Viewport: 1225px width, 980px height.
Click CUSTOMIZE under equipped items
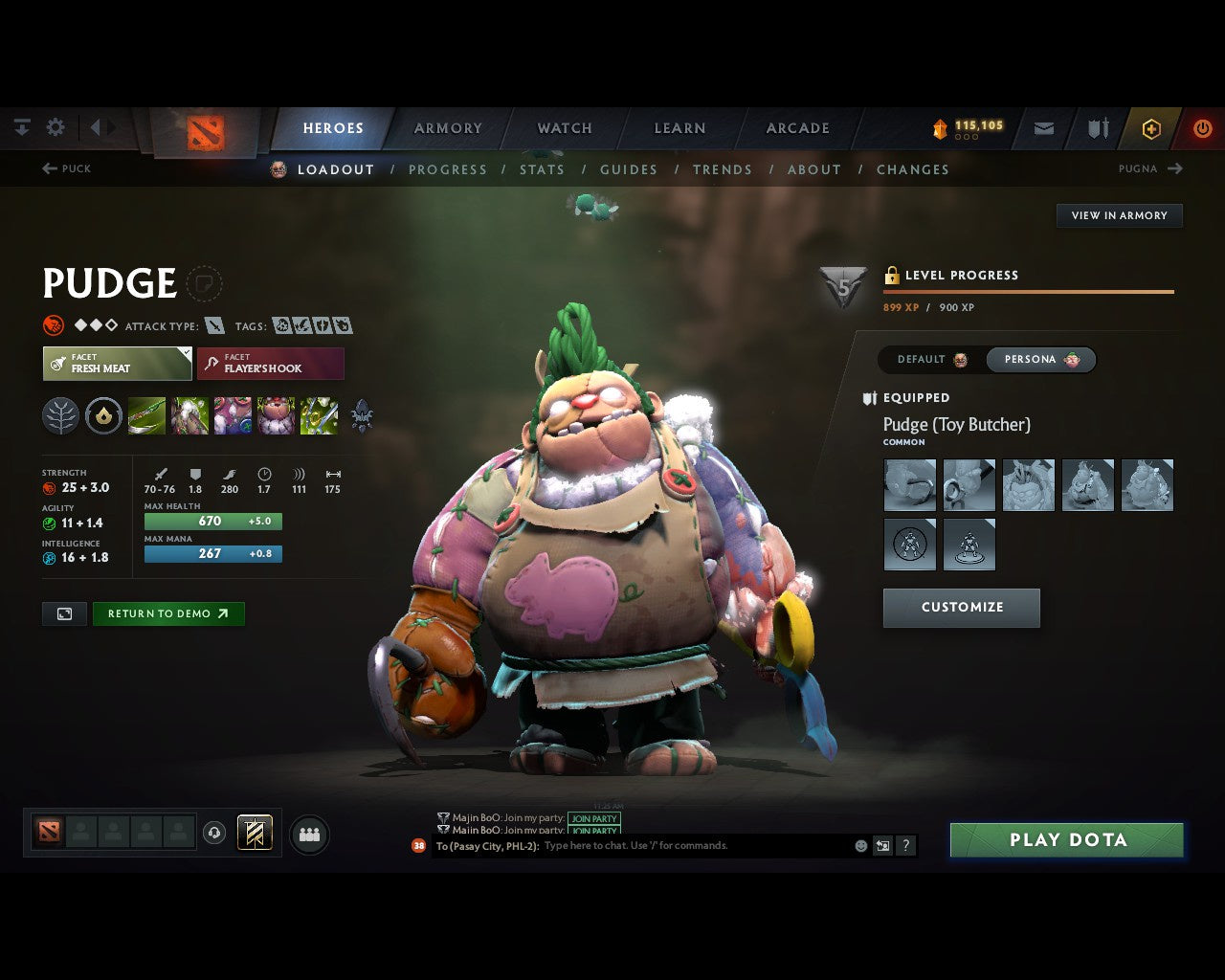(x=961, y=608)
